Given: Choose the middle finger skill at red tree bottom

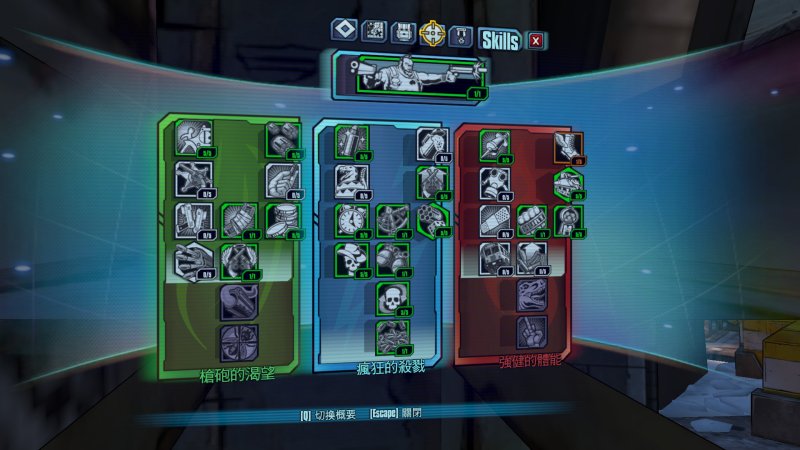Looking at the screenshot, I should 531,331.
